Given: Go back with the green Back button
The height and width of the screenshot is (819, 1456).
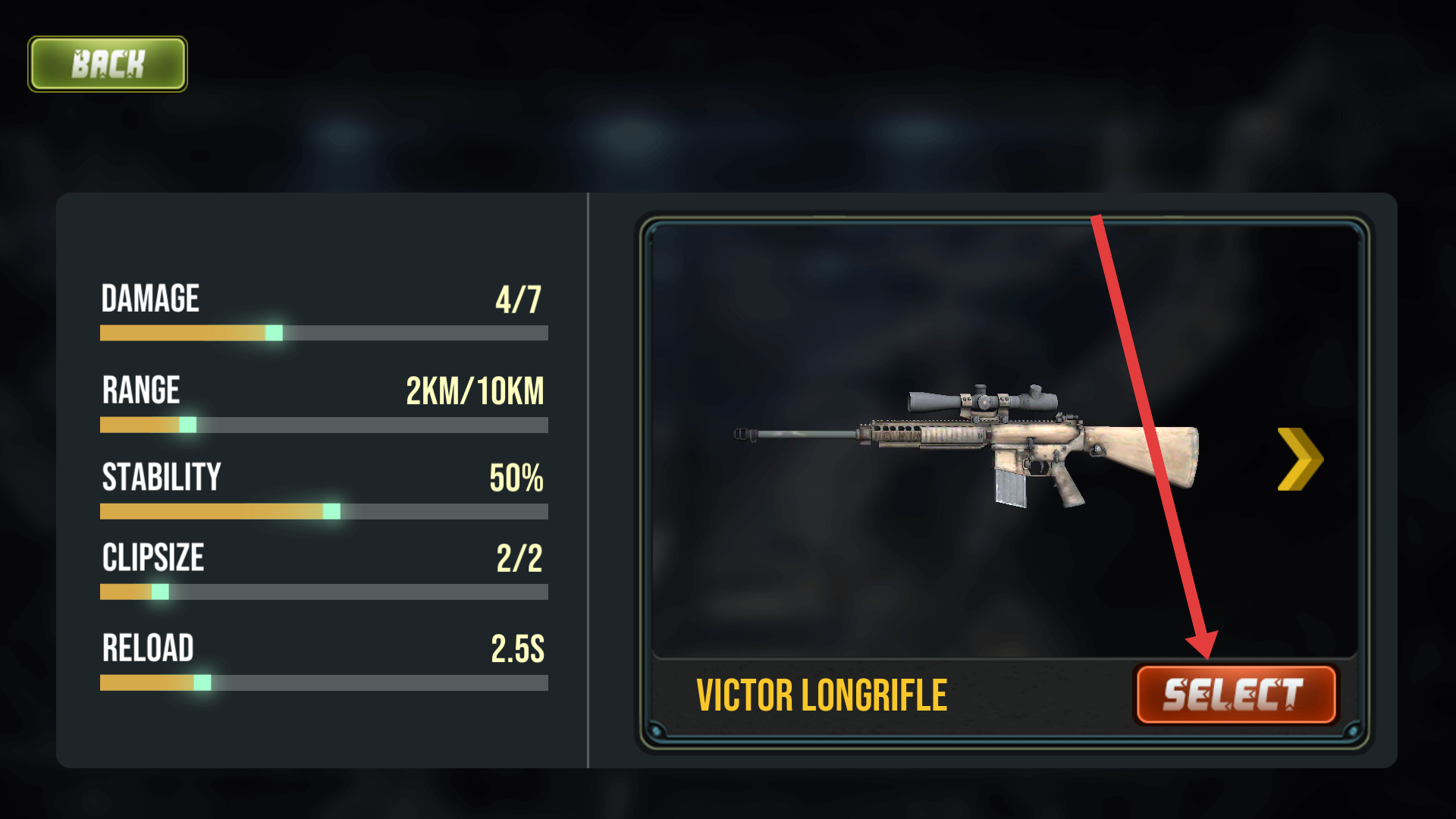Looking at the screenshot, I should (x=108, y=64).
